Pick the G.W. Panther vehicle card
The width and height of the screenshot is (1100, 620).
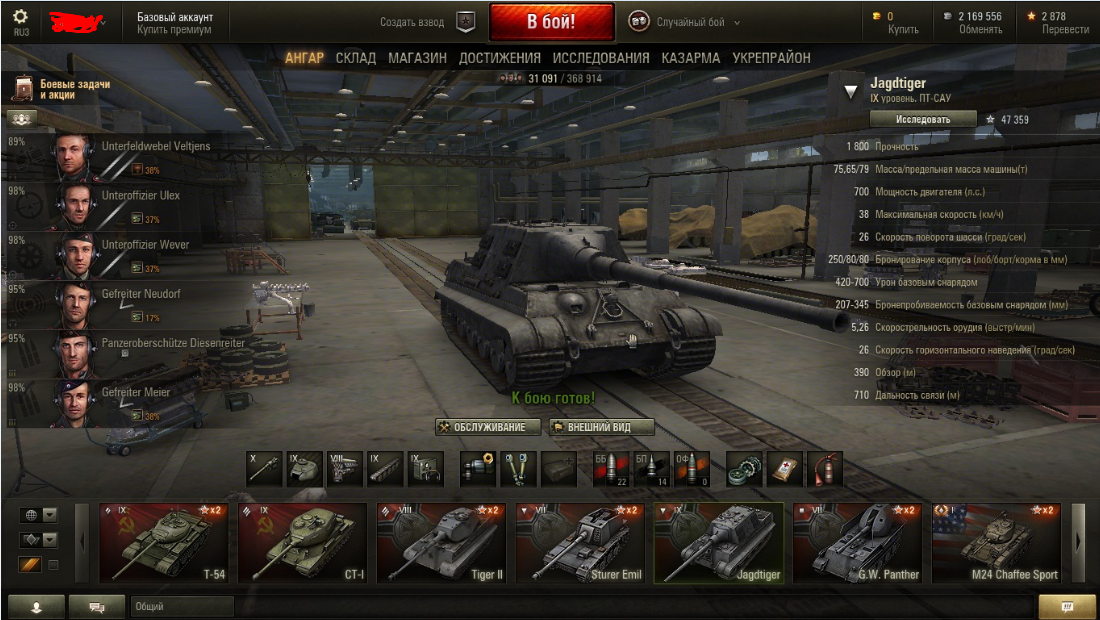(x=858, y=542)
